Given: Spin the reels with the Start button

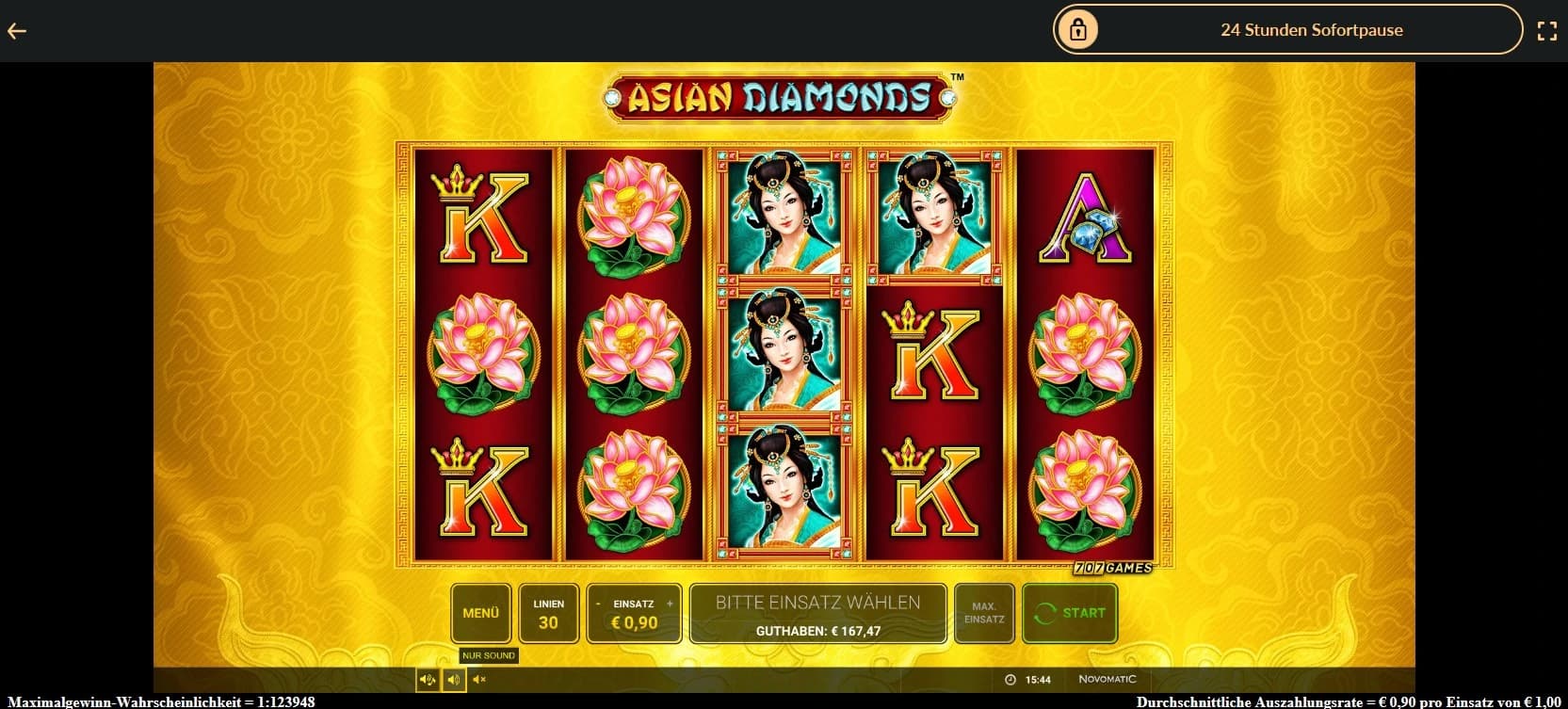Looking at the screenshot, I should (x=1070, y=613).
